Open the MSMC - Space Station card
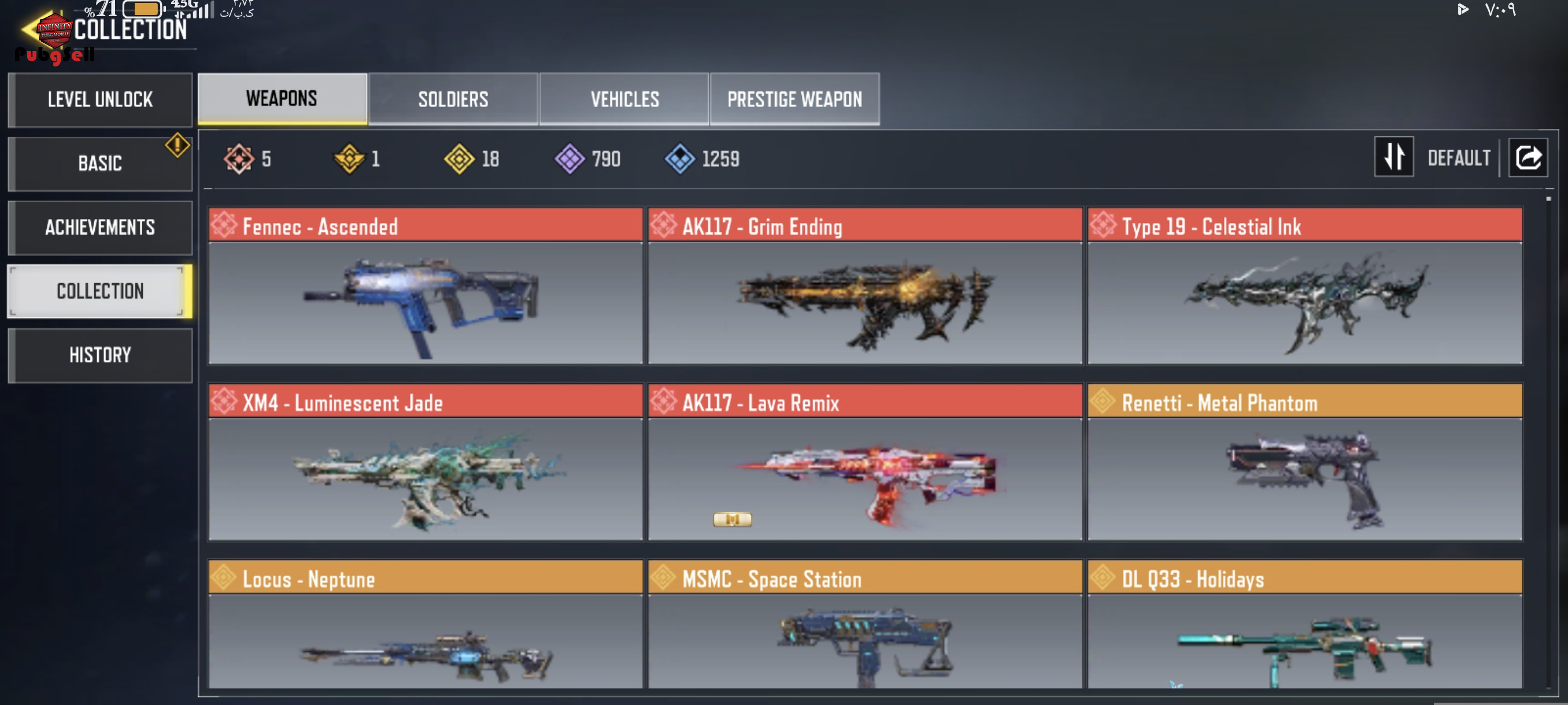Screen dimensions: 1568x705 pos(865,626)
